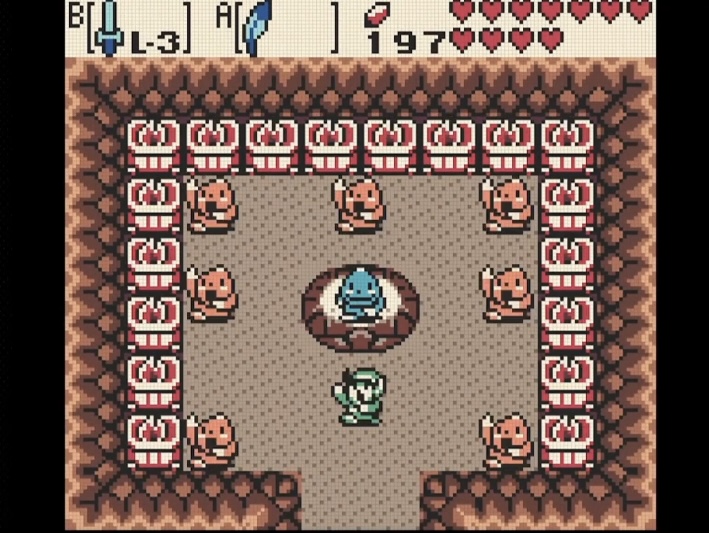Viewport: 709px width, 533px height.
Task: Select the Roc's Feather in the A slot
Action: coord(260,27)
